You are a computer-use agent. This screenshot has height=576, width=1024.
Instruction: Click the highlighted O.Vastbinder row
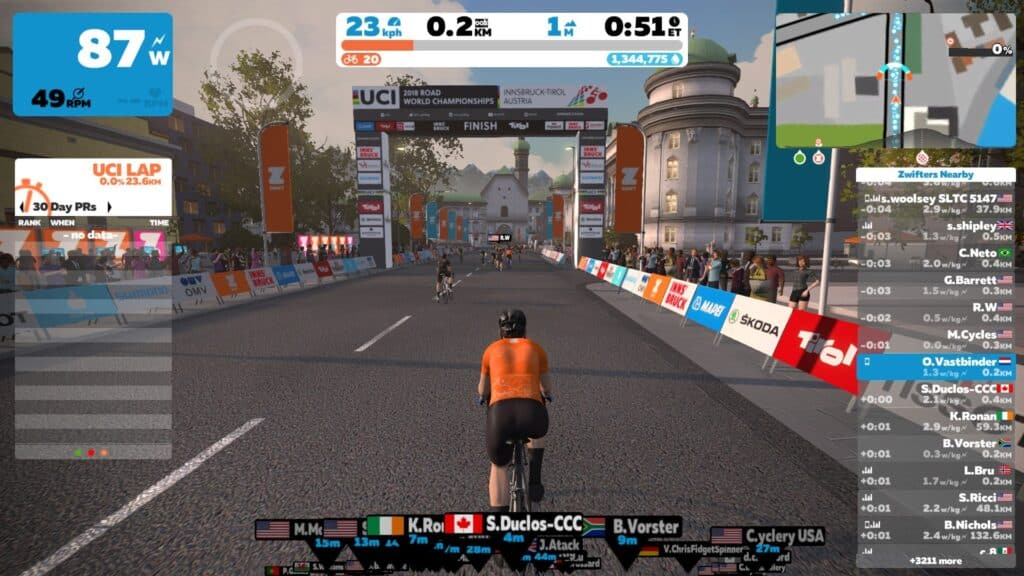pyautogui.click(x=936, y=366)
